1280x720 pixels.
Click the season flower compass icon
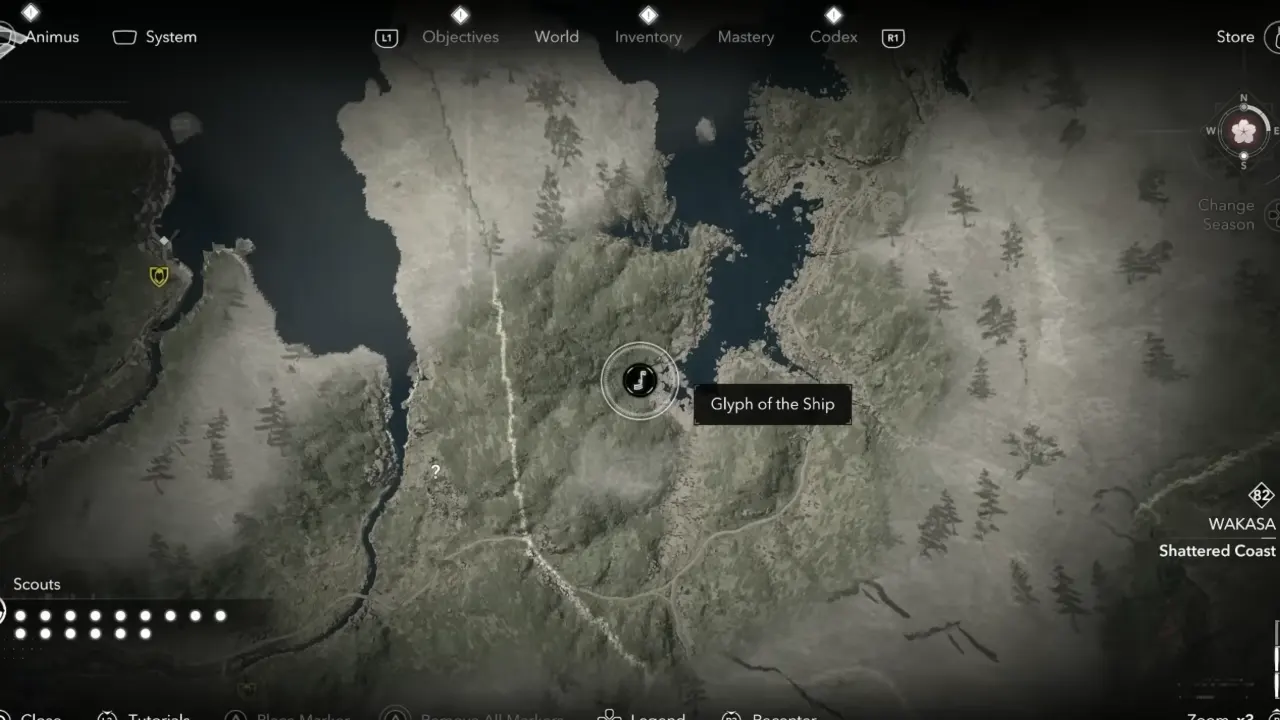1243,131
